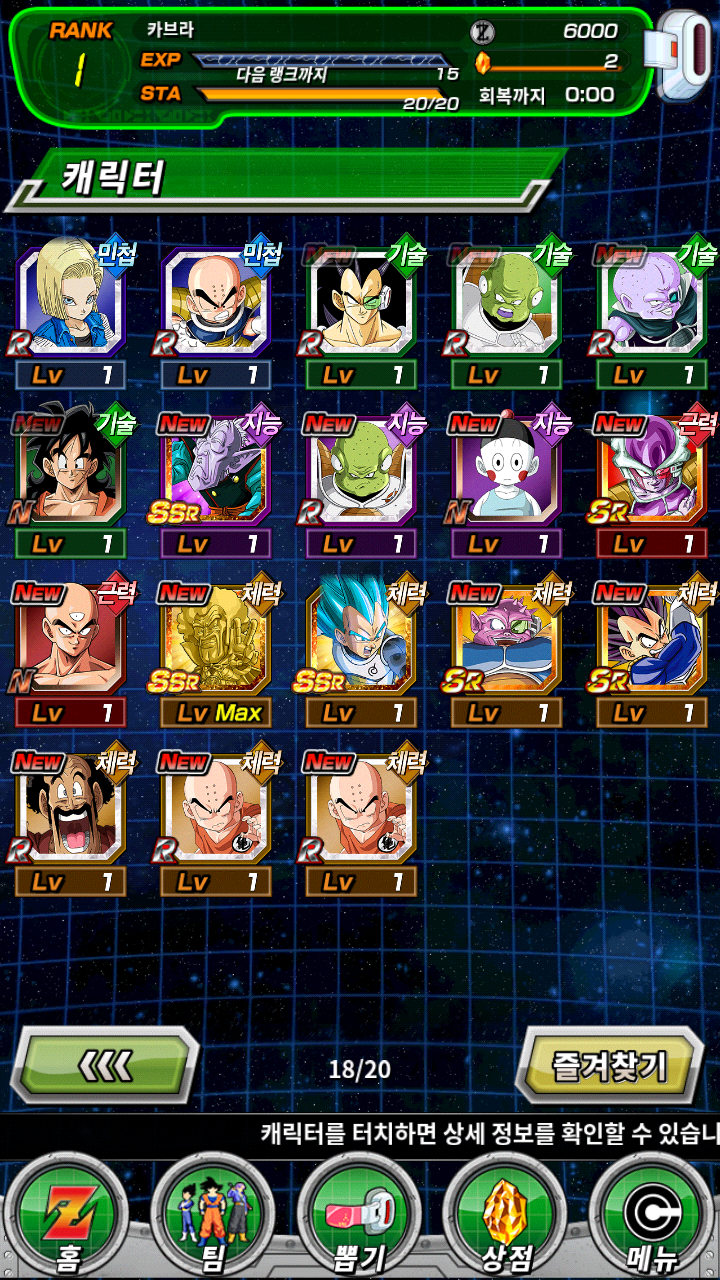The width and height of the screenshot is (720, 1280).
Task: Open the 메뉴 capsule button
Action: [x=652, y=1217]
